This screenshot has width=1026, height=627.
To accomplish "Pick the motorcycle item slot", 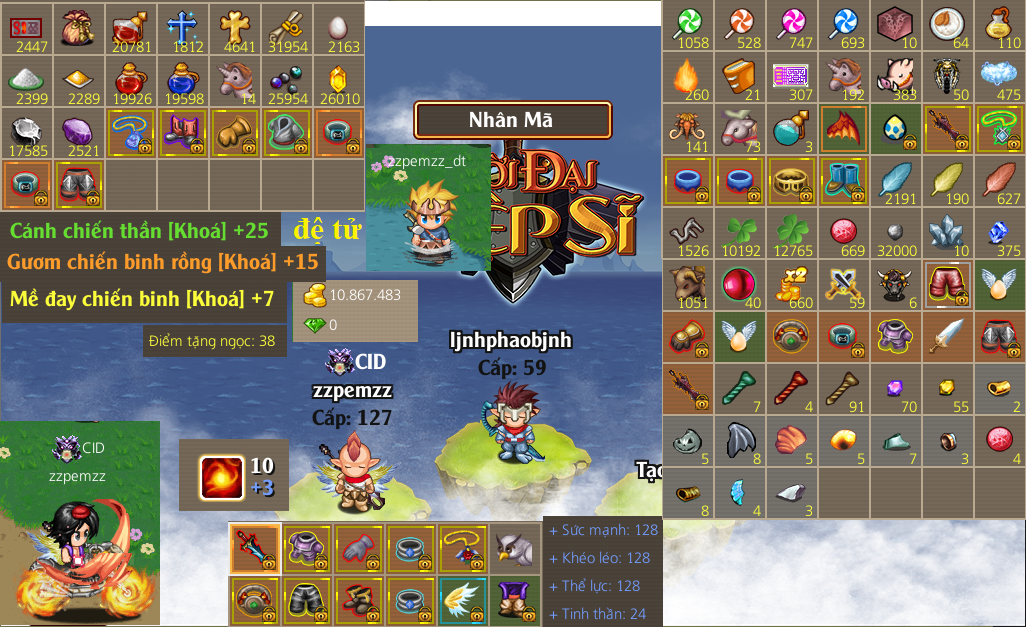I will click(948, 77).
